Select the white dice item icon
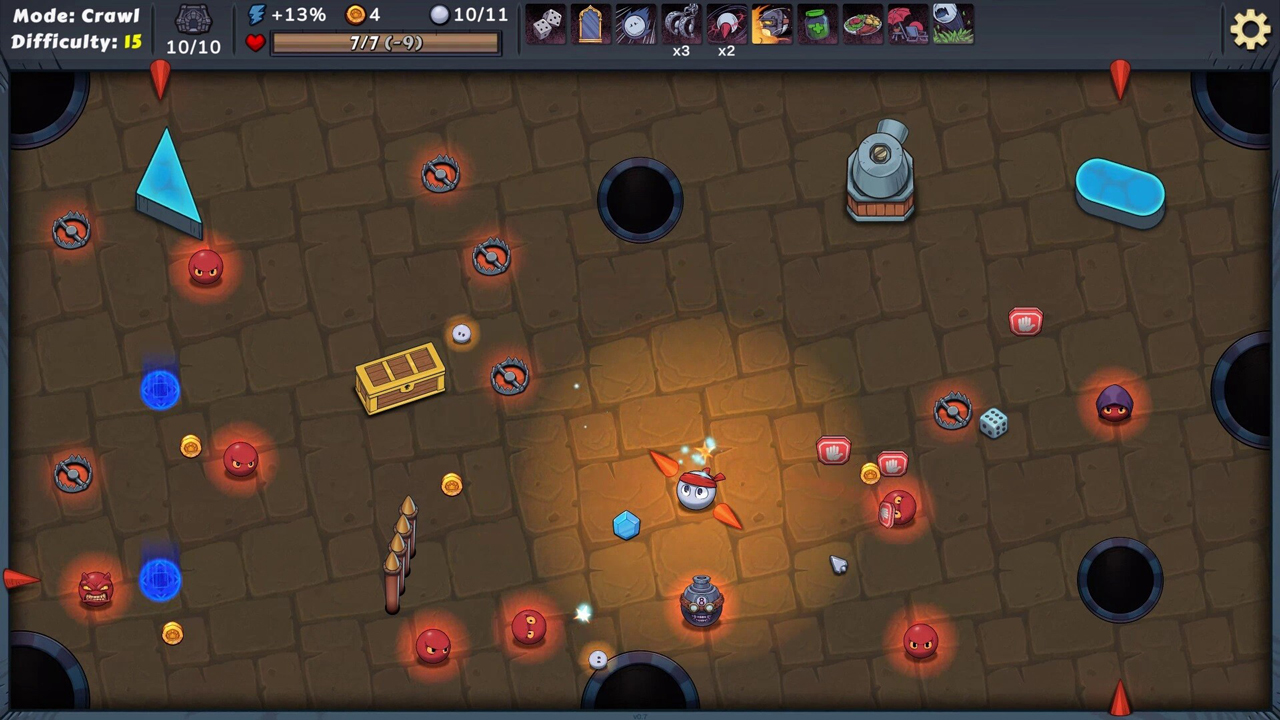The height and width of the screenshot is (720, 1280). [546, 24]
